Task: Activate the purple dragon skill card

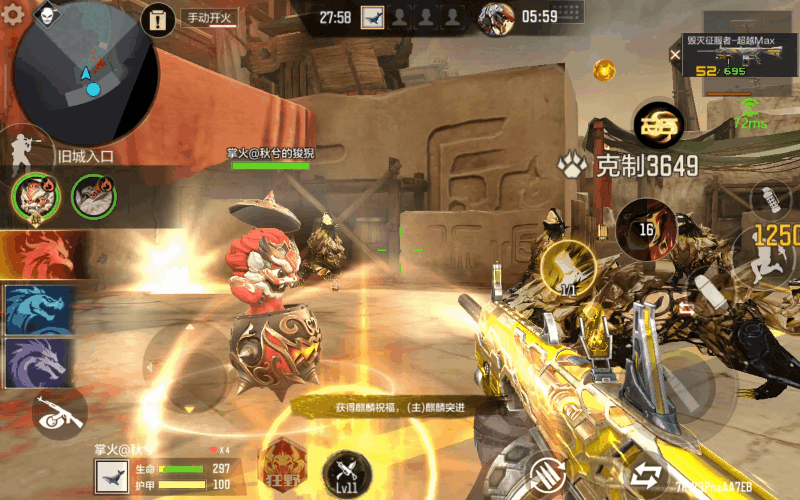Action: (38, 362)
